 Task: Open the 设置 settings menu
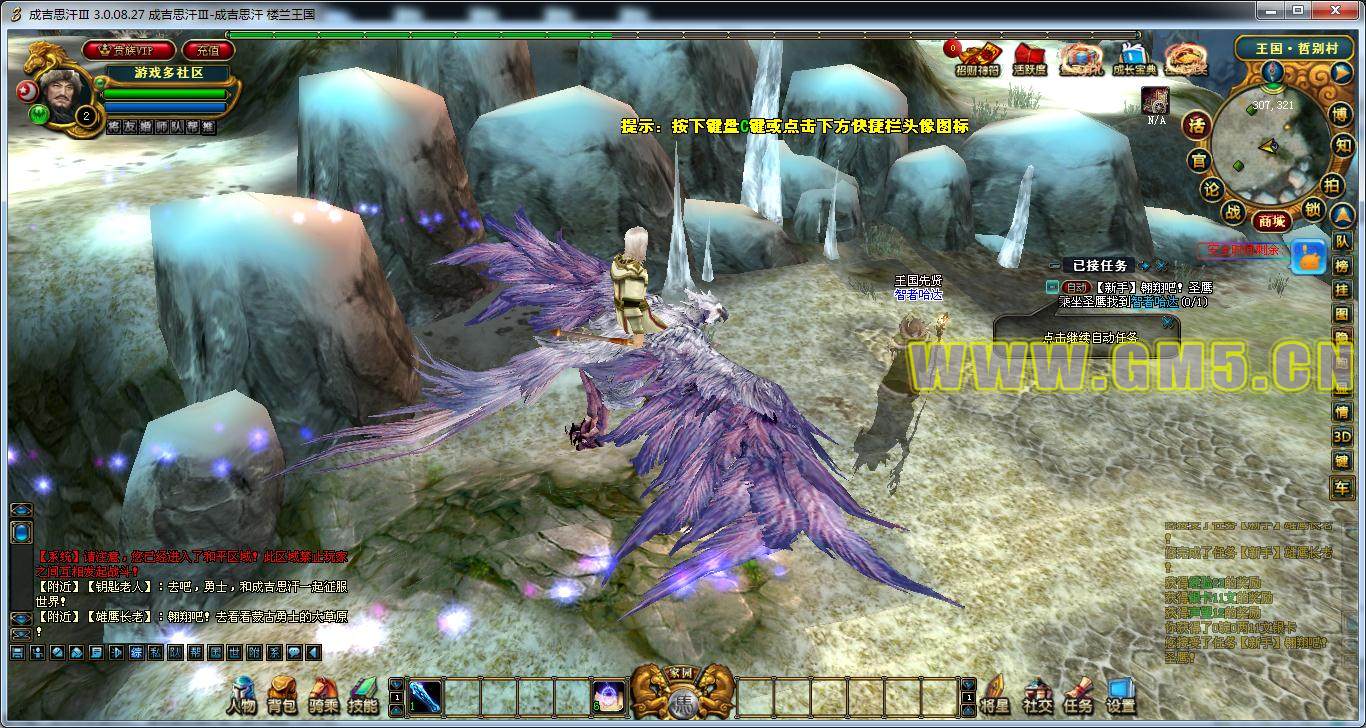coord(1120,694)
